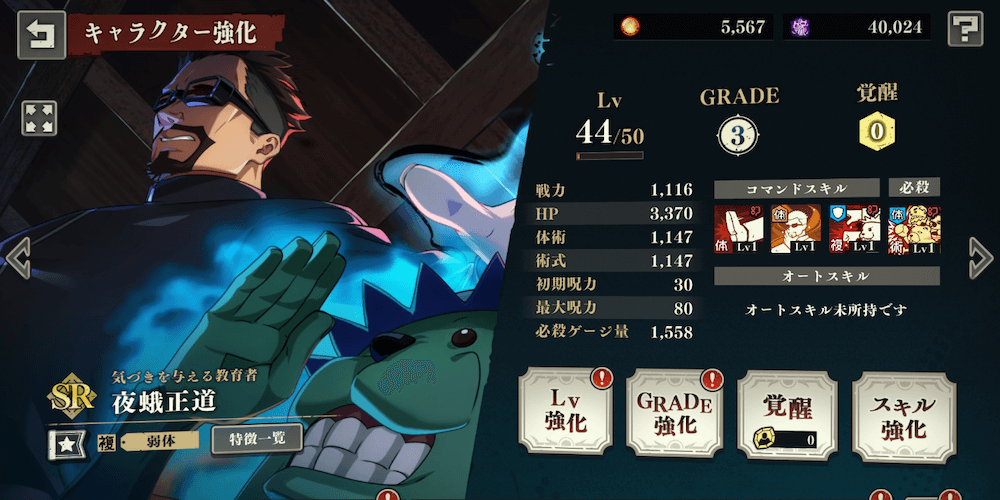This screenshot has height=500, width=1000.
Task: View the second command skill icon
Action: [796, 229]
